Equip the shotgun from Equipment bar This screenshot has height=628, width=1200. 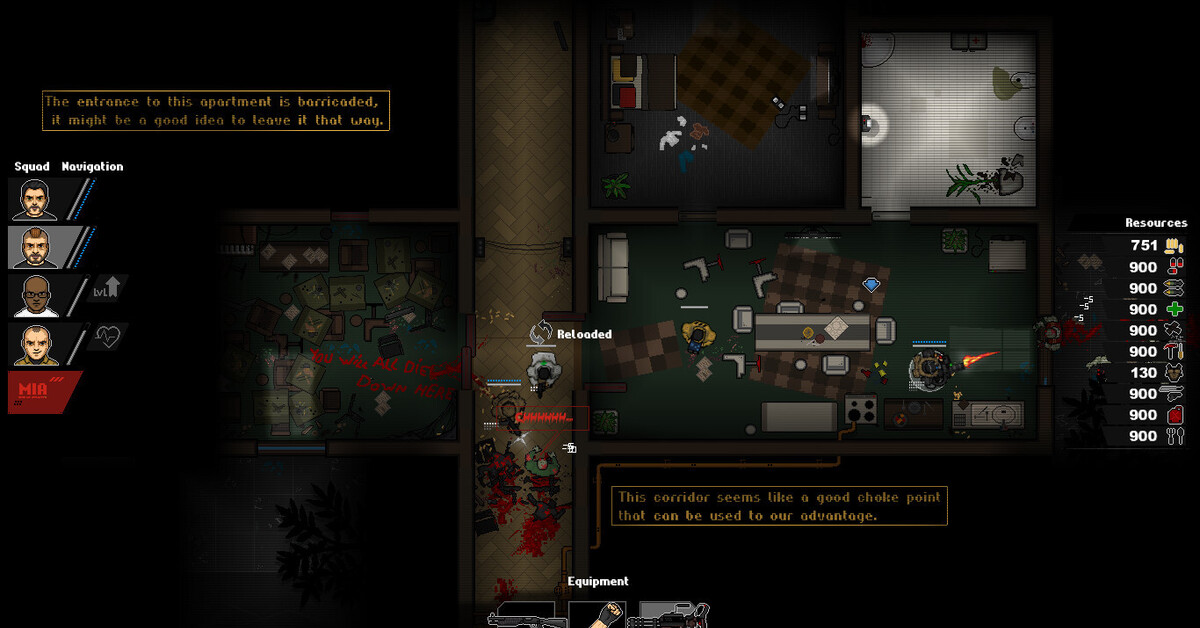click(x=520, y=615)
